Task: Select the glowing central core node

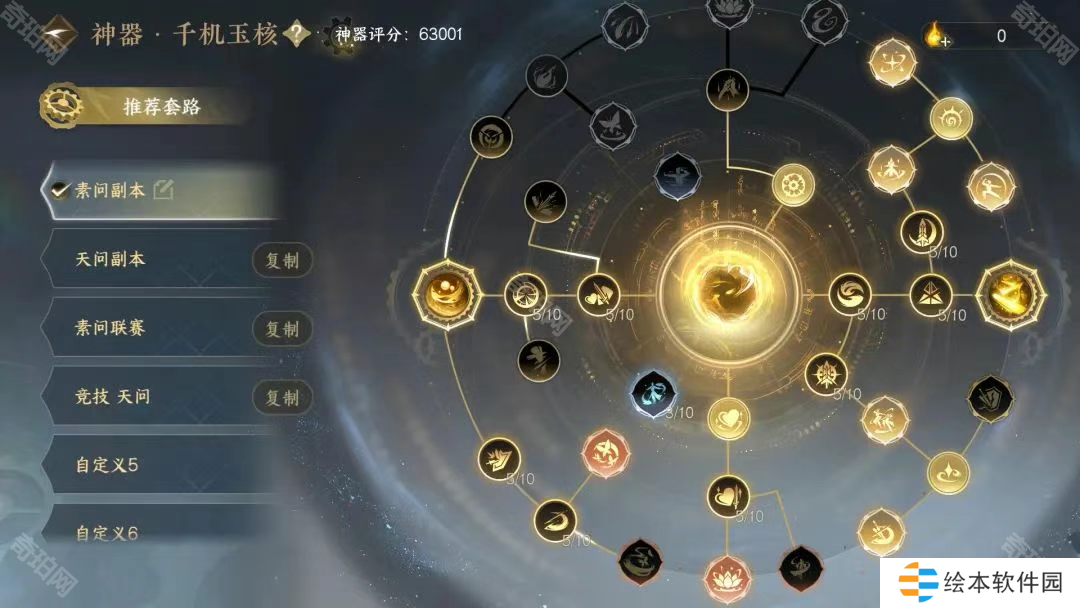Action: [x=722, y=293]
